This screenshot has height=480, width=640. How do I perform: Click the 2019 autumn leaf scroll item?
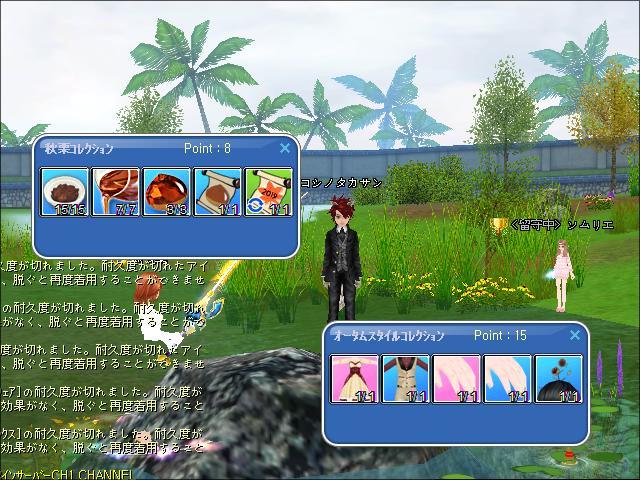[269, 191]
